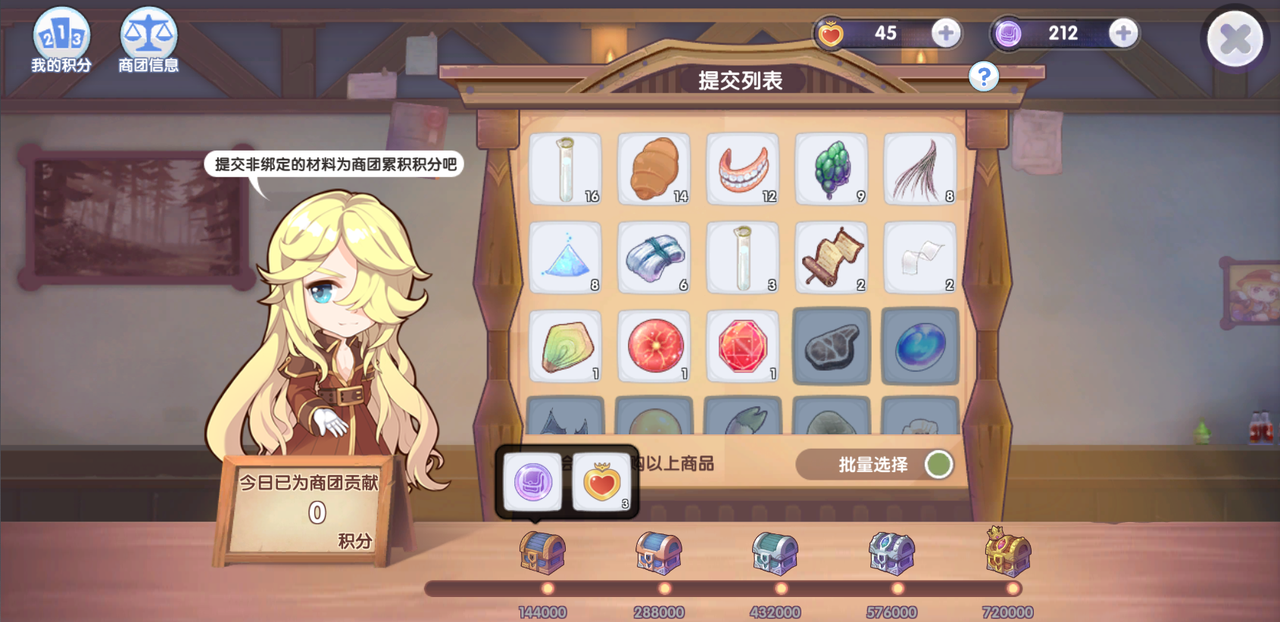Open the 144000 points reward chest
1280x622 pixels.
tap(542, 552)
